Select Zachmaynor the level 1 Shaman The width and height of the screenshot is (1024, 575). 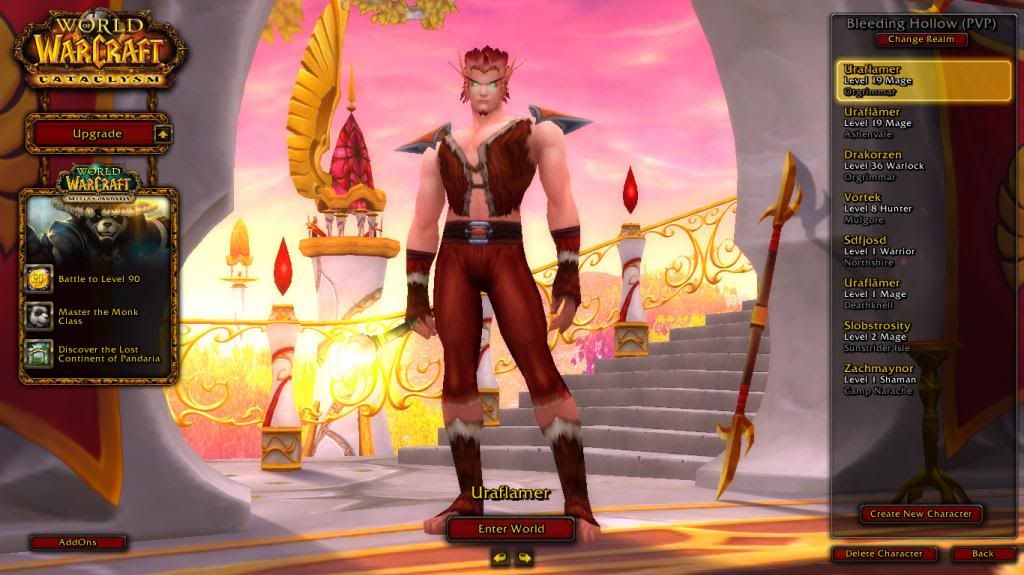(909, 379)
